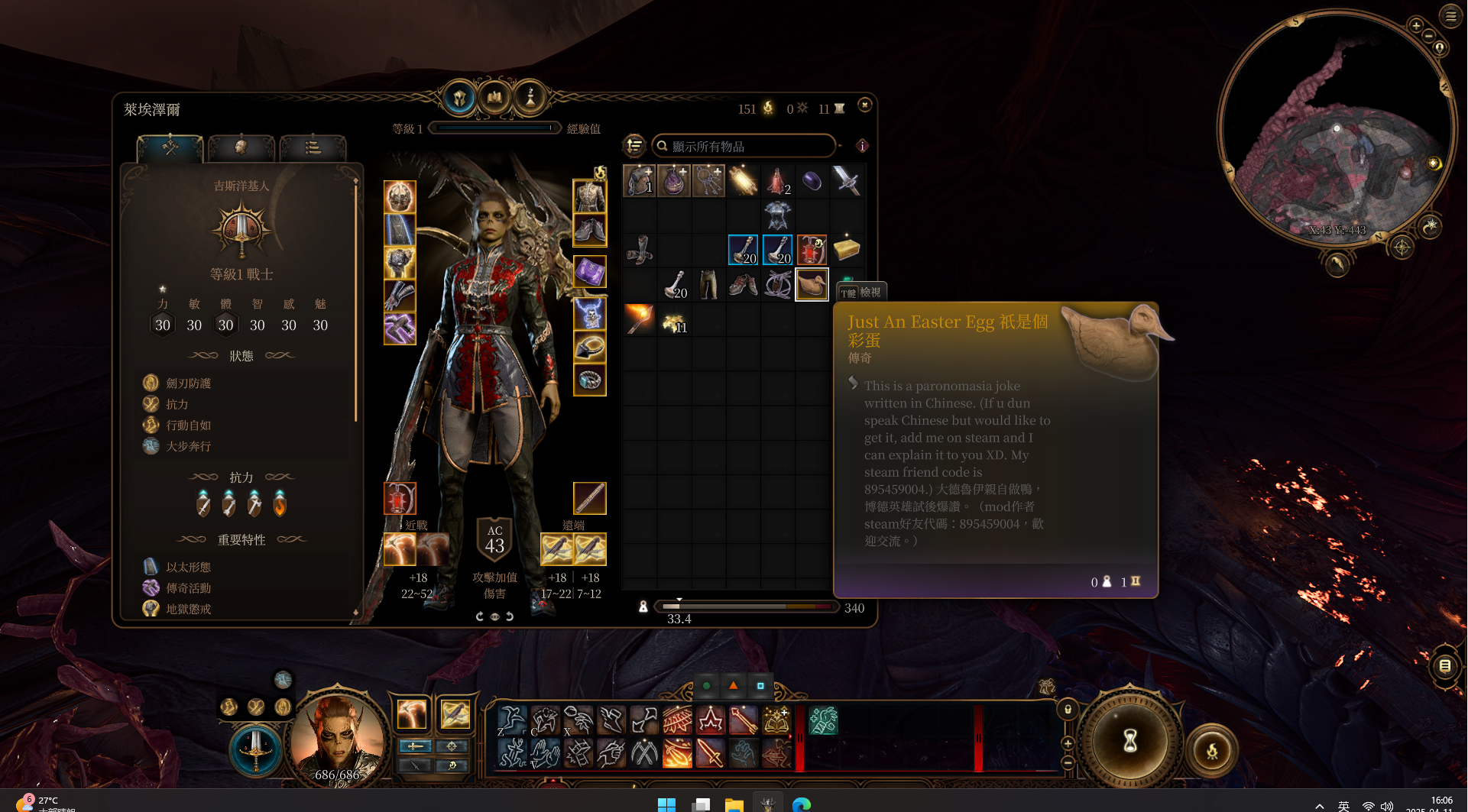Click the 檢視 examine button on the tooltip

861,292
